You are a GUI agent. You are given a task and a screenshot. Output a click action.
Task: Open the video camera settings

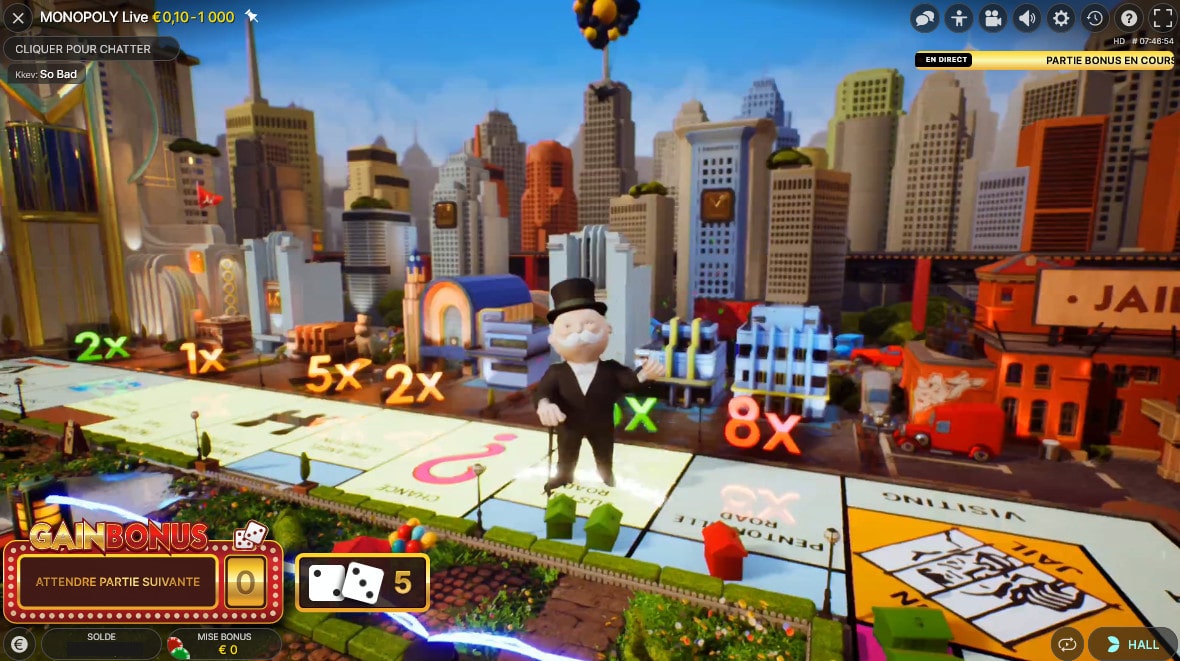click(993, 18)
